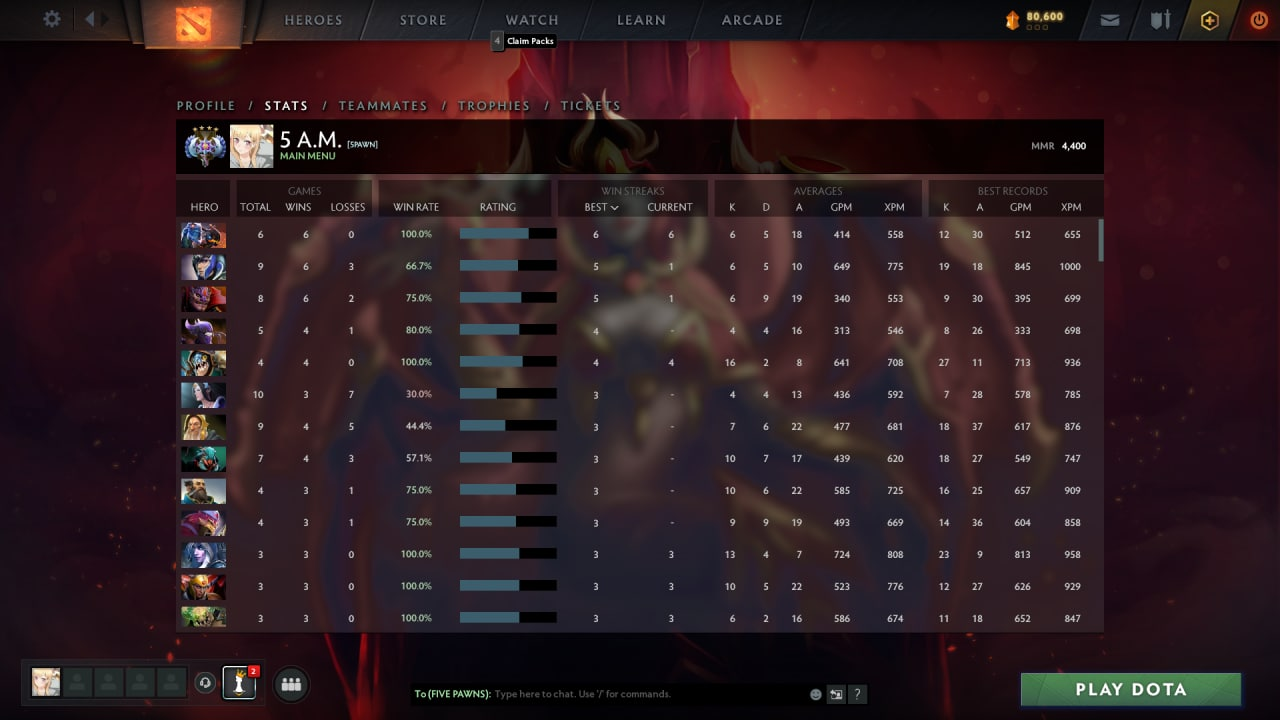Click the emoticon icon in the chat bar
1280x720 pixels.
[x=815, y=693]
